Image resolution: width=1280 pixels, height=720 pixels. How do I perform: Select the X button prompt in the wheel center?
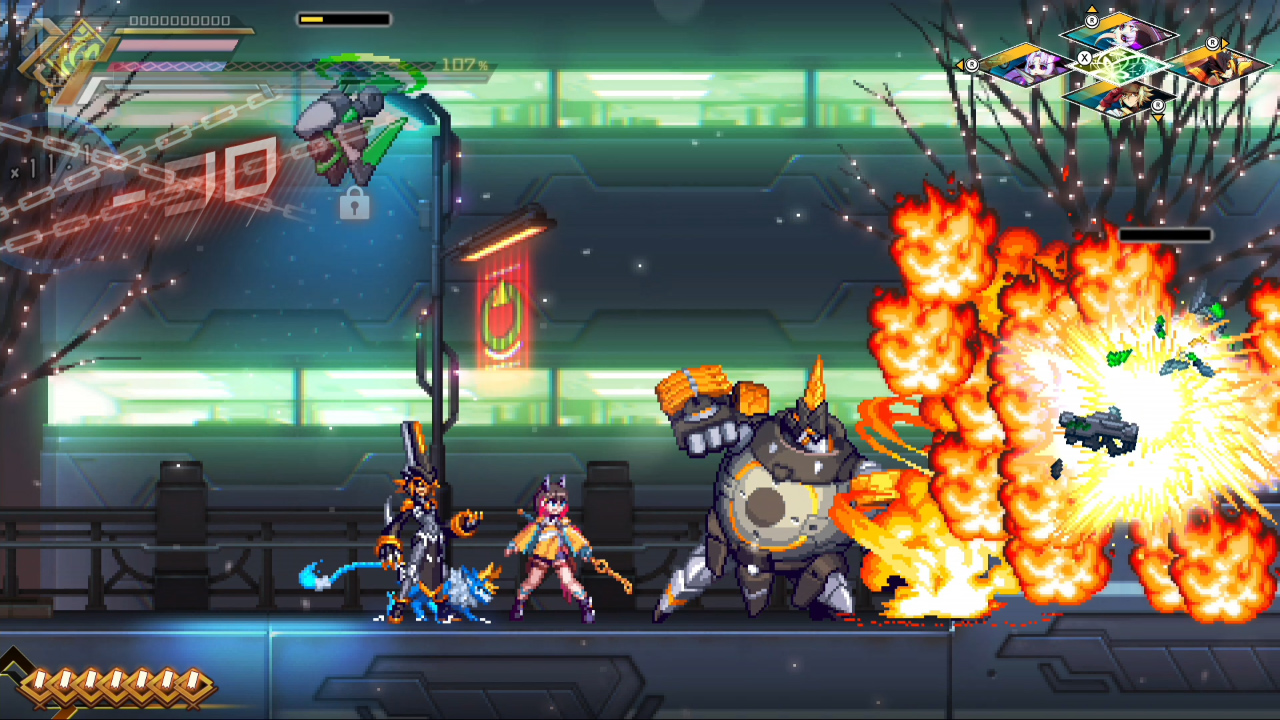[1084, 58]
